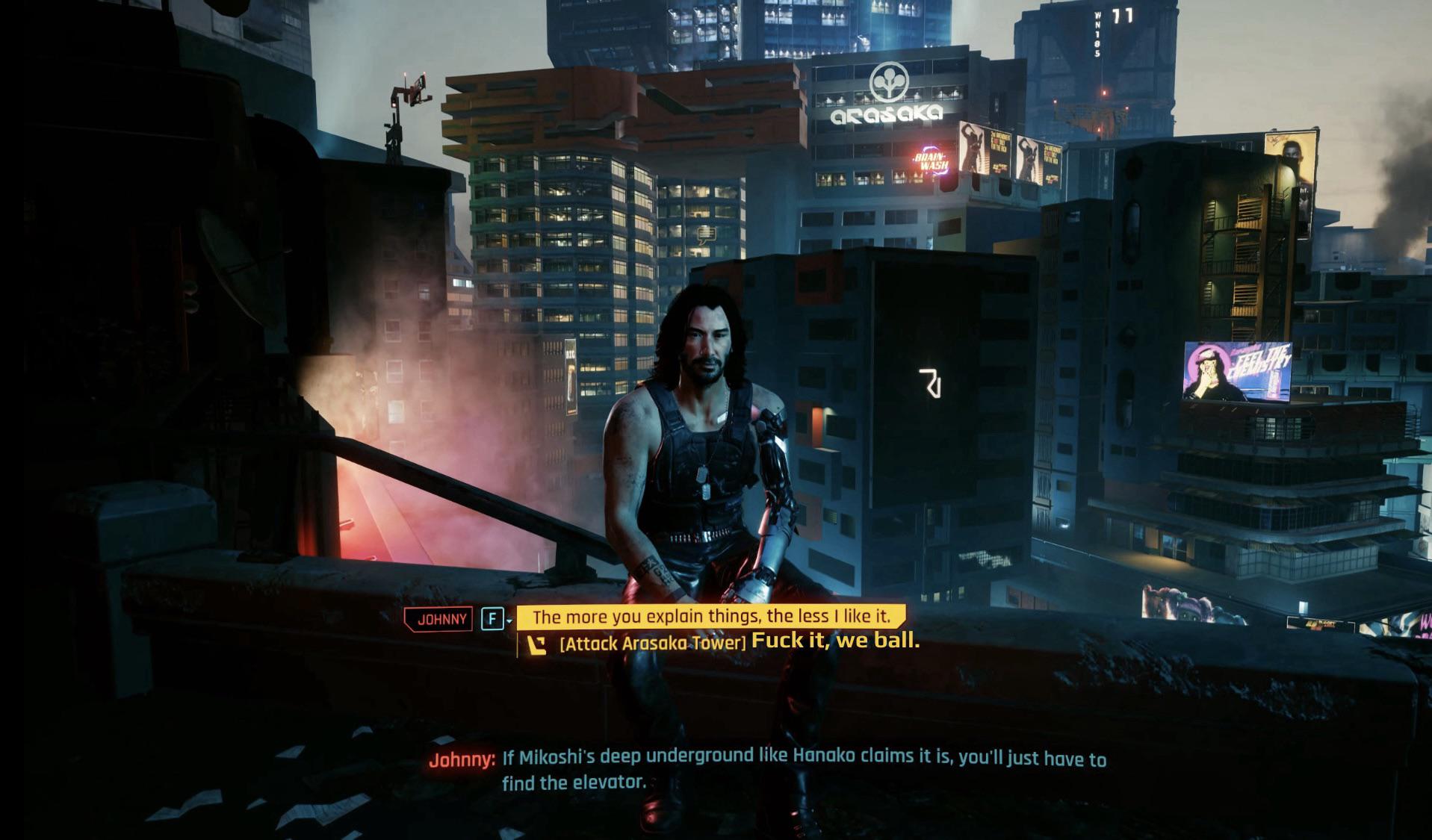Screen dimensions: 1432x840
Task: Click the F key prompt box
Action: [493, 618]
